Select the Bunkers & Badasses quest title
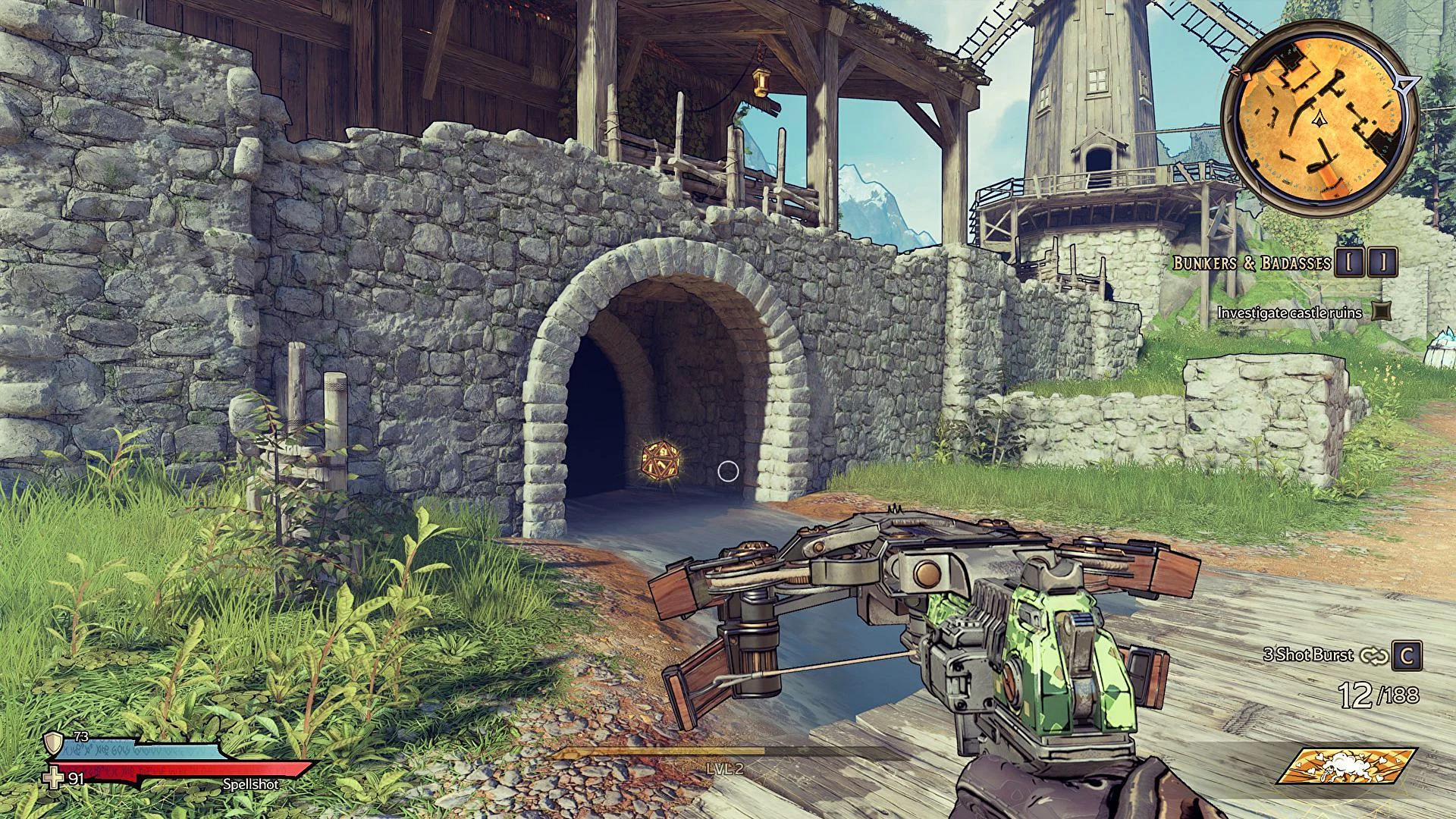The image size is (1456, 819). pyautogui.click(x=1251, y=263)
